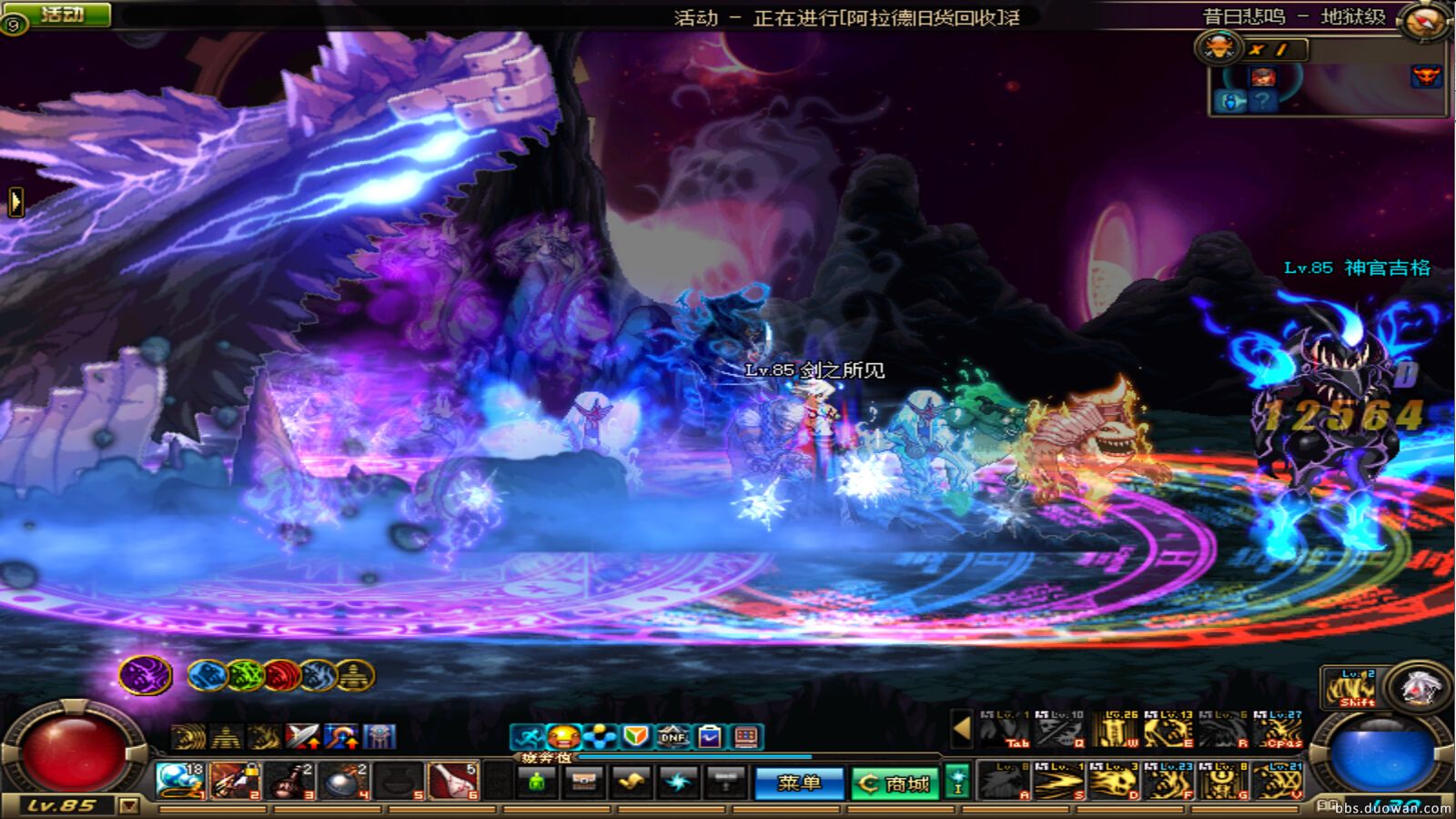Collapse skill bar with the left arrow

[961, 728]
